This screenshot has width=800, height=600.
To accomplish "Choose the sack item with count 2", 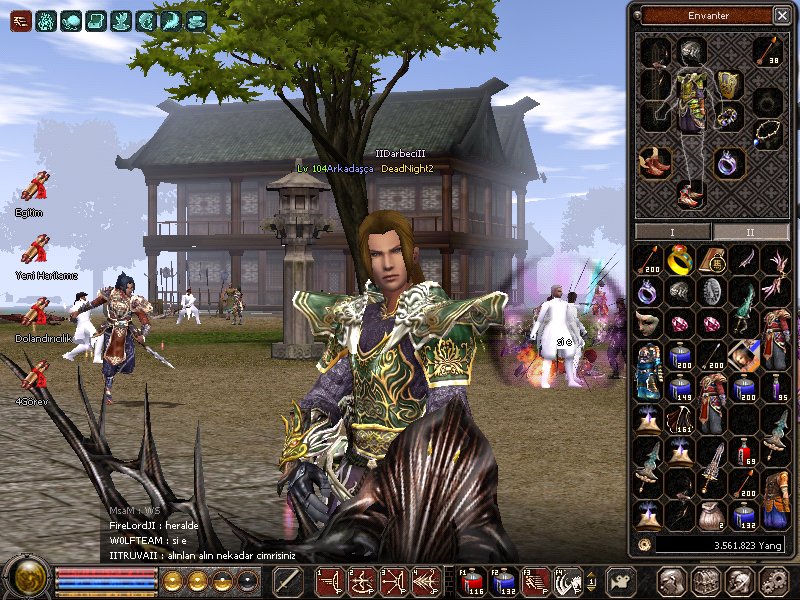I will [712, 514].
